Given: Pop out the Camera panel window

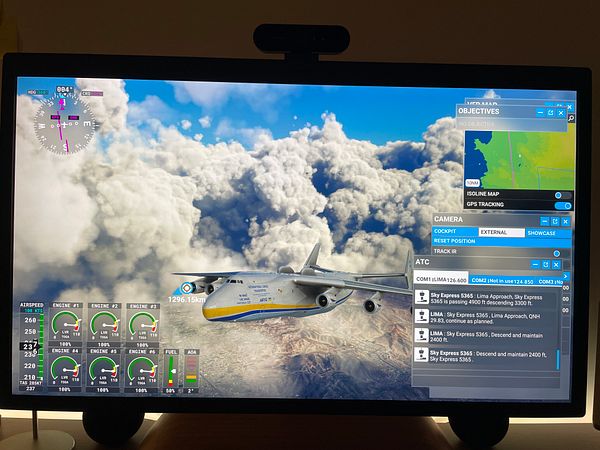Looking at the screenshot, I should pos(554,220).
